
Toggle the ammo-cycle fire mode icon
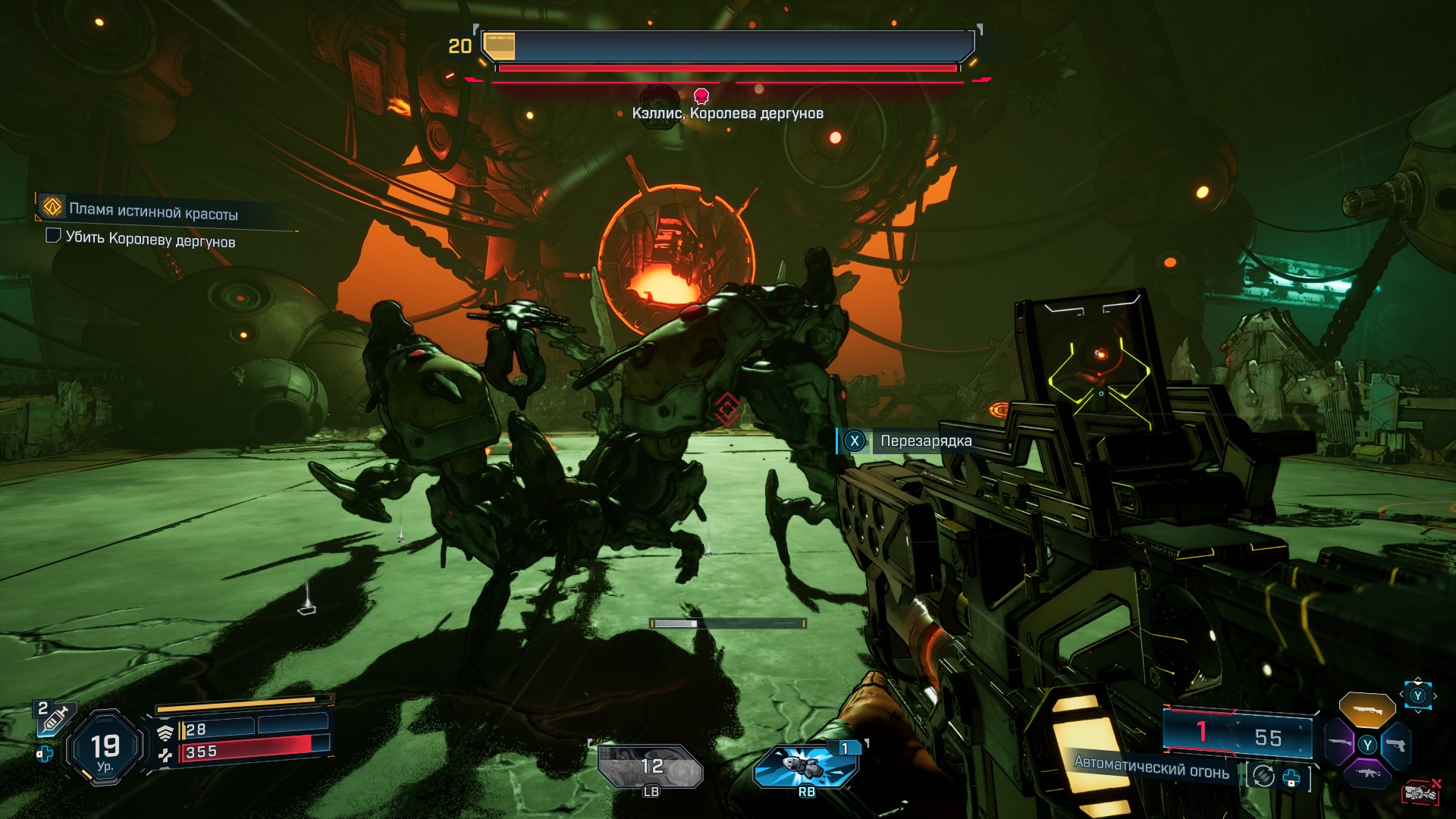click(x=1263, y=776)
